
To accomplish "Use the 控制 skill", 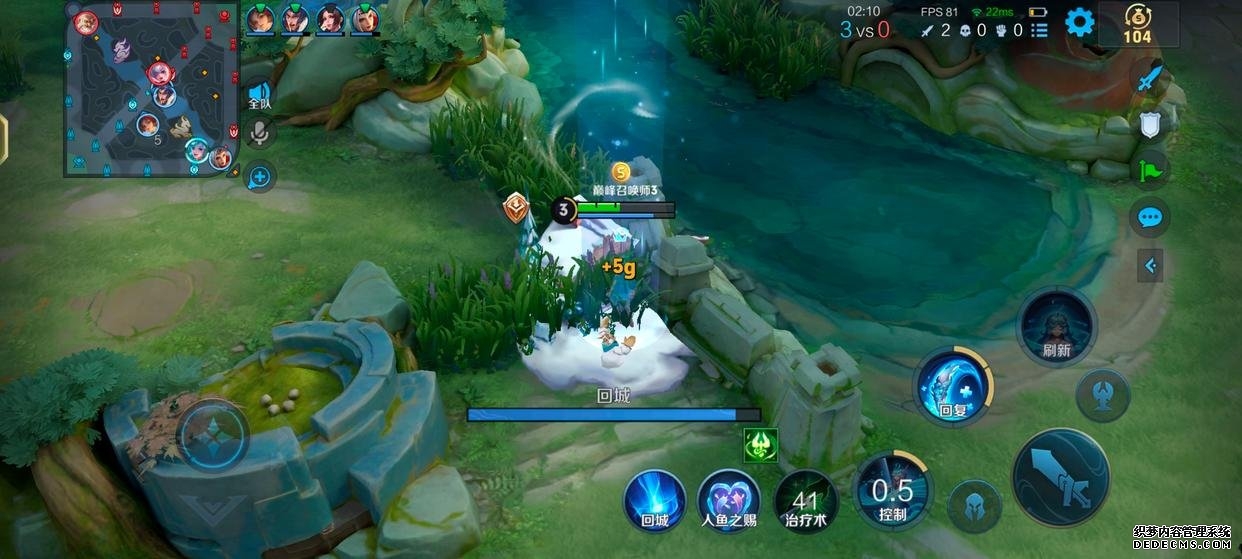I will pos(892,490).
